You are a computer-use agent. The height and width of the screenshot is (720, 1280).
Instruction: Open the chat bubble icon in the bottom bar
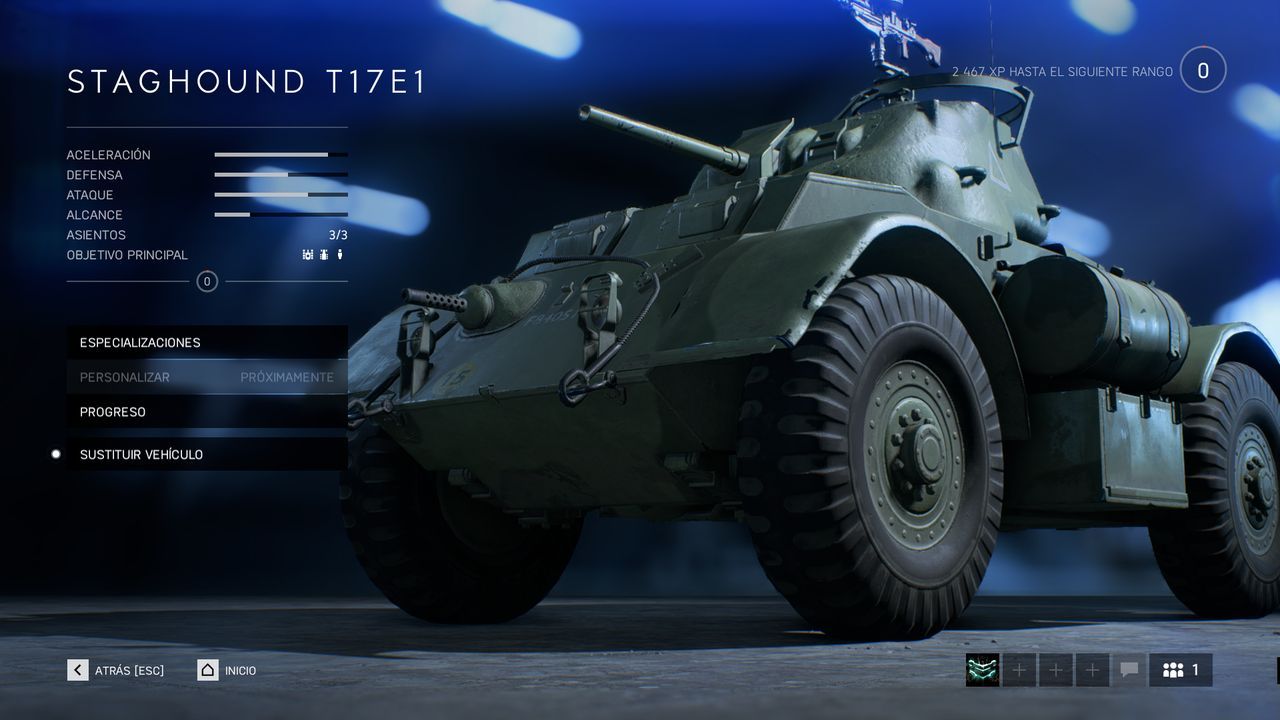[x=1129, y=670]
